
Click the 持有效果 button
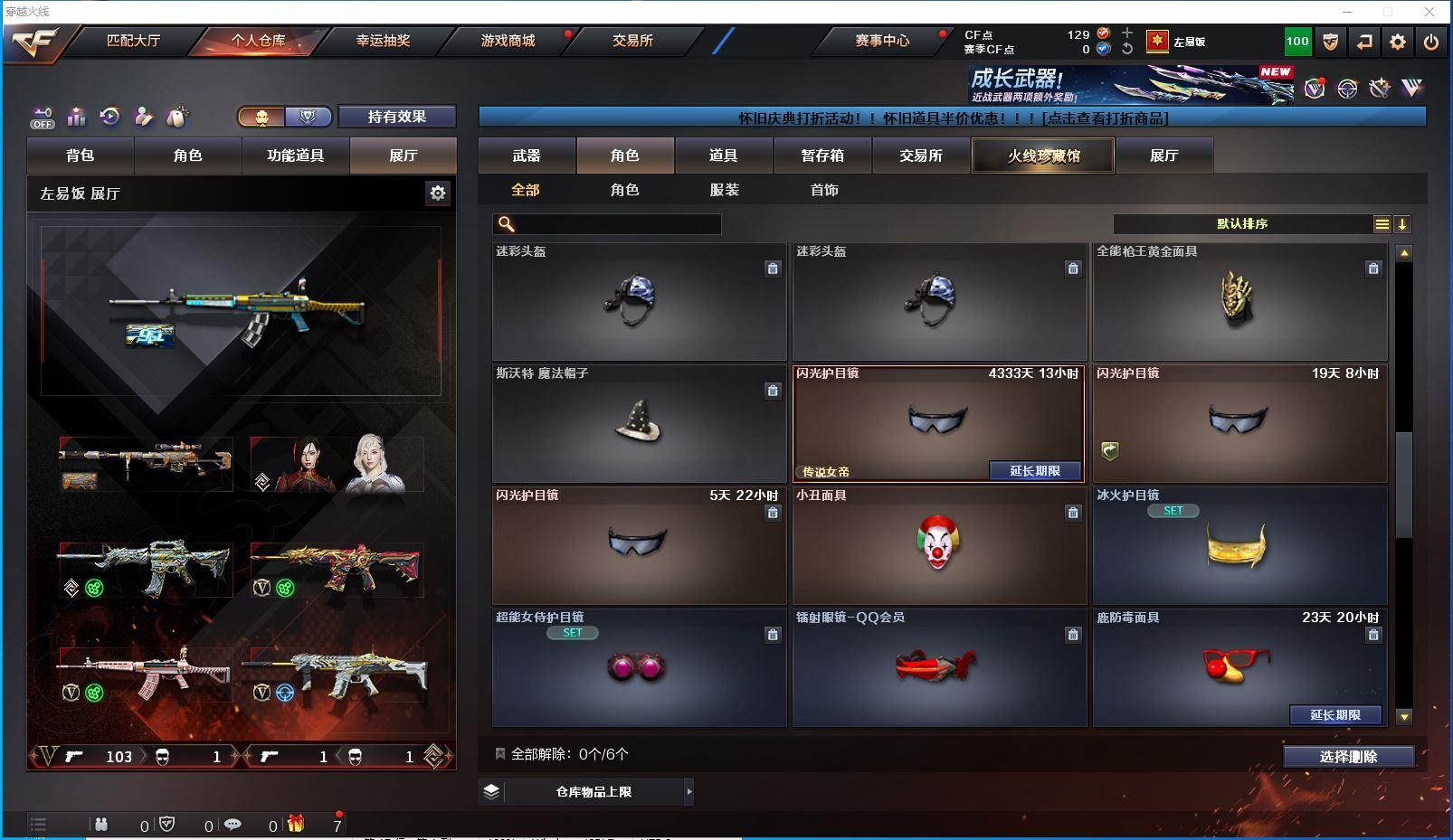pos(396,117)
